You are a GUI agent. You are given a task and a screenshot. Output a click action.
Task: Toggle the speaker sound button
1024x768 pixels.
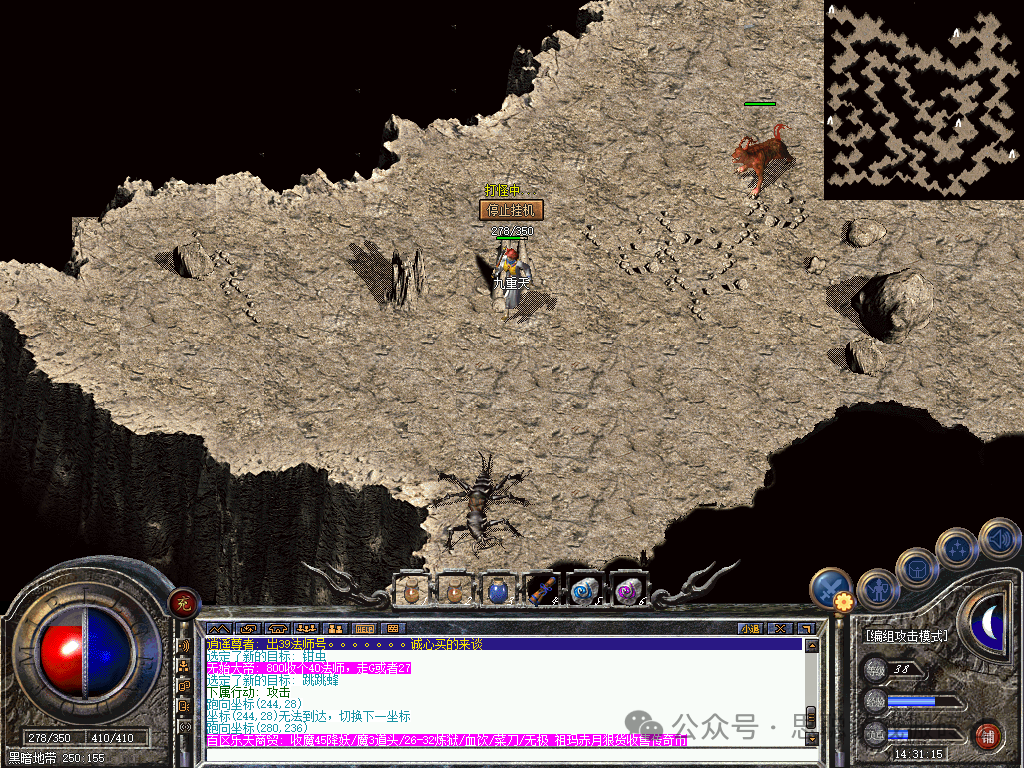pos(999,538)
